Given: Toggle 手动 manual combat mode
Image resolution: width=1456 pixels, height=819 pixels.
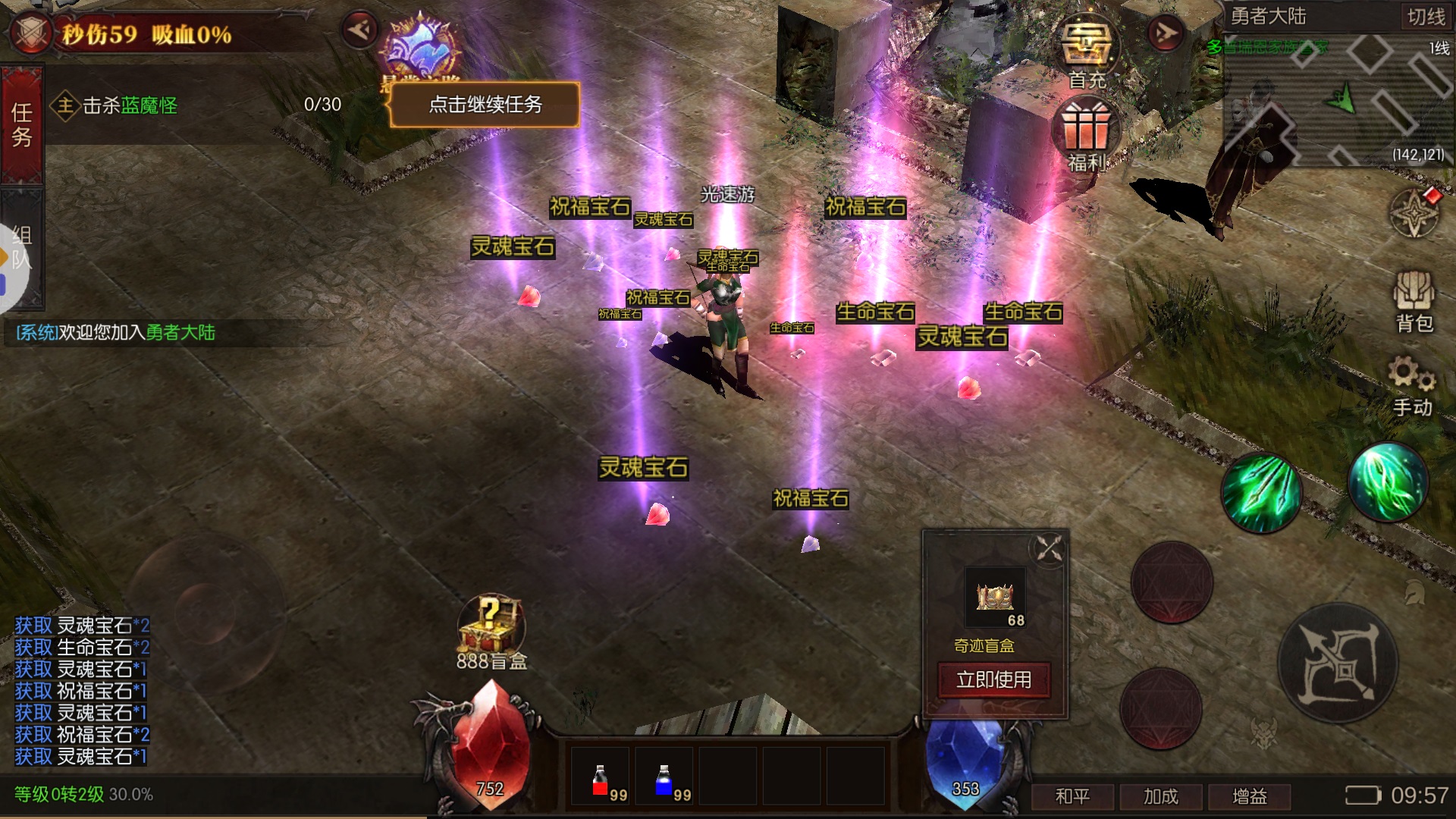Looking at the screenshot, I should [x=1412, y=387].
